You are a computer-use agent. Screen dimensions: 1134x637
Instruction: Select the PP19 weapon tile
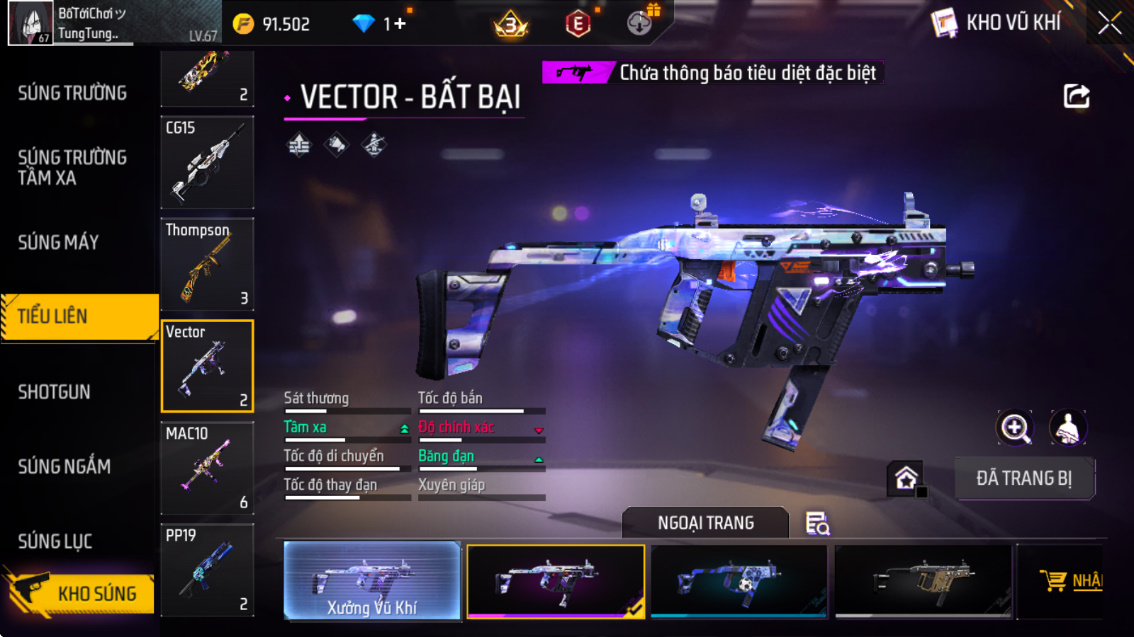(207, 569)
